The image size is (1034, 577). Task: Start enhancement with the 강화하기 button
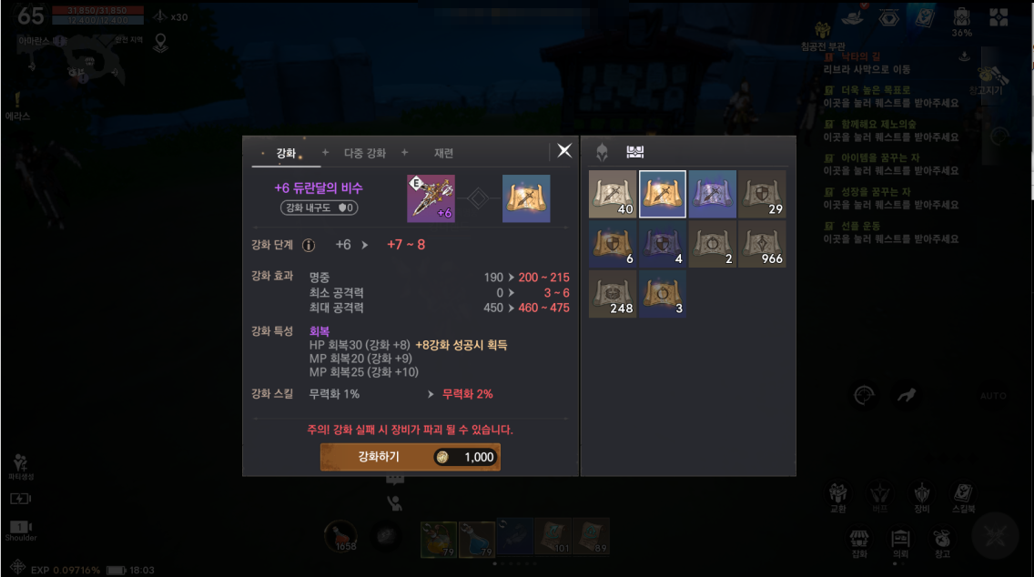pyautogui.click(x=410, y=457)
